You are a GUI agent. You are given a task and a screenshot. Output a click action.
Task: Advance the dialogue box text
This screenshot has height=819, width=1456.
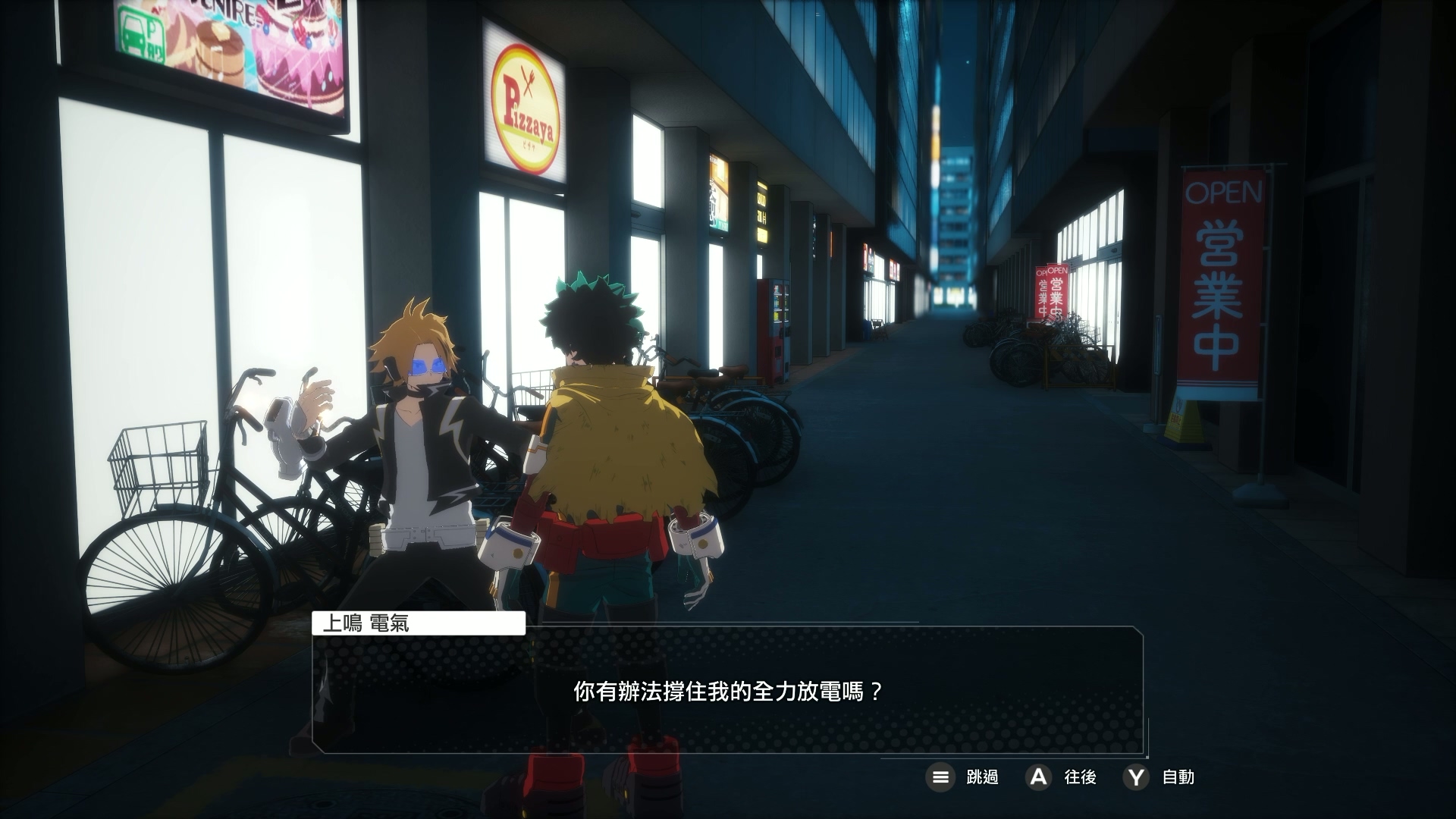coord(1037,777)
